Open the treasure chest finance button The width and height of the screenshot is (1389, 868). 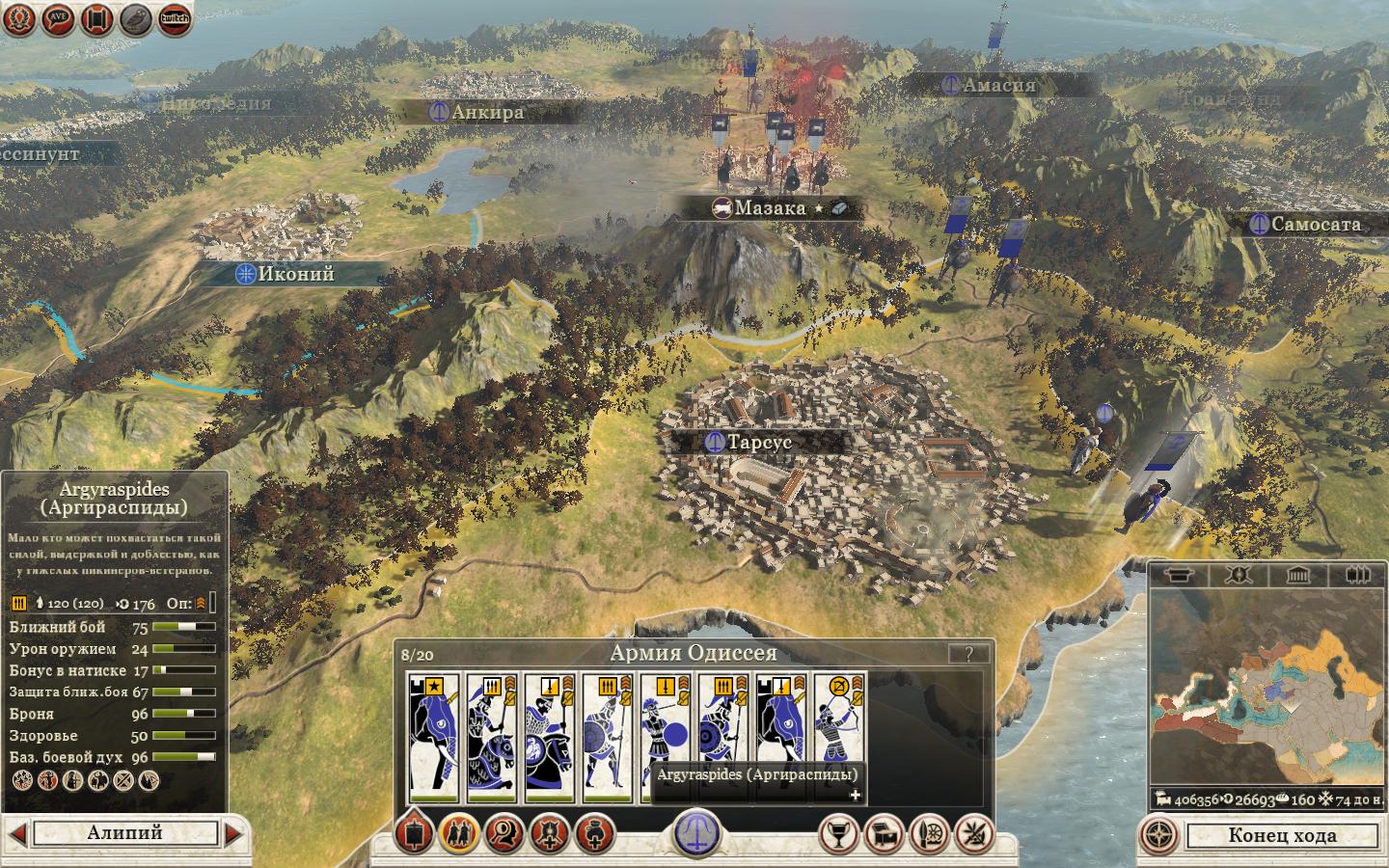[x=885, y=833]
